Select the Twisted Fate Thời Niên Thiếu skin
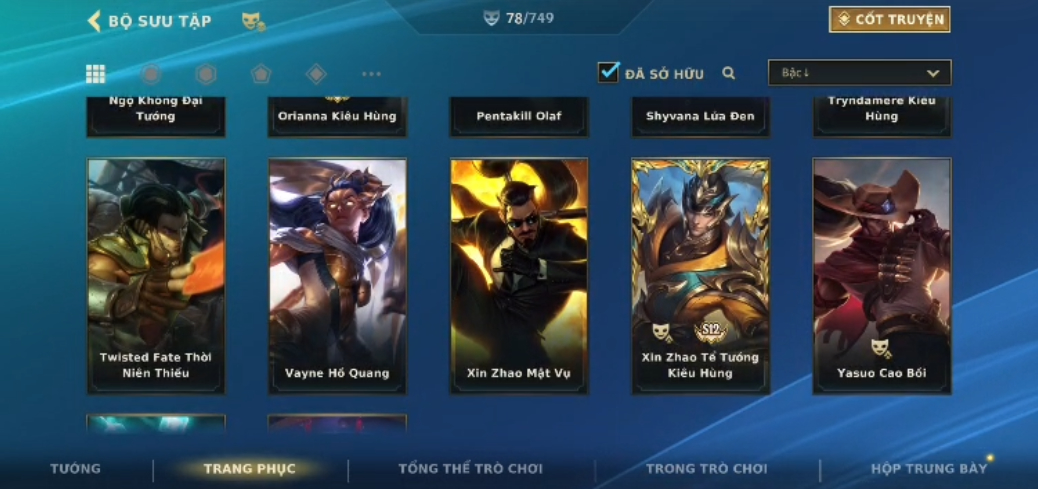 156,275
